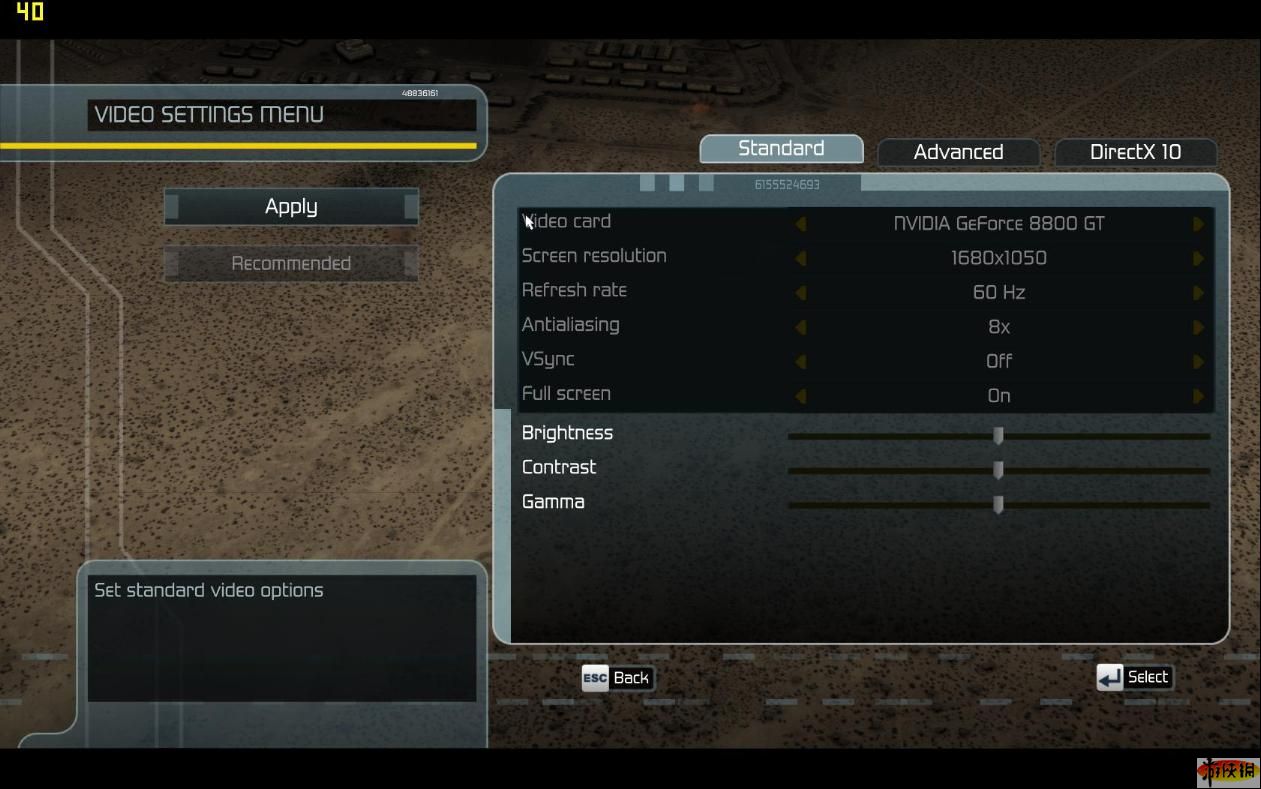Click next Video card arrow
The height and width of the screenshot is (789, 1261).
pyautogui.click(x=1198, y=224)
